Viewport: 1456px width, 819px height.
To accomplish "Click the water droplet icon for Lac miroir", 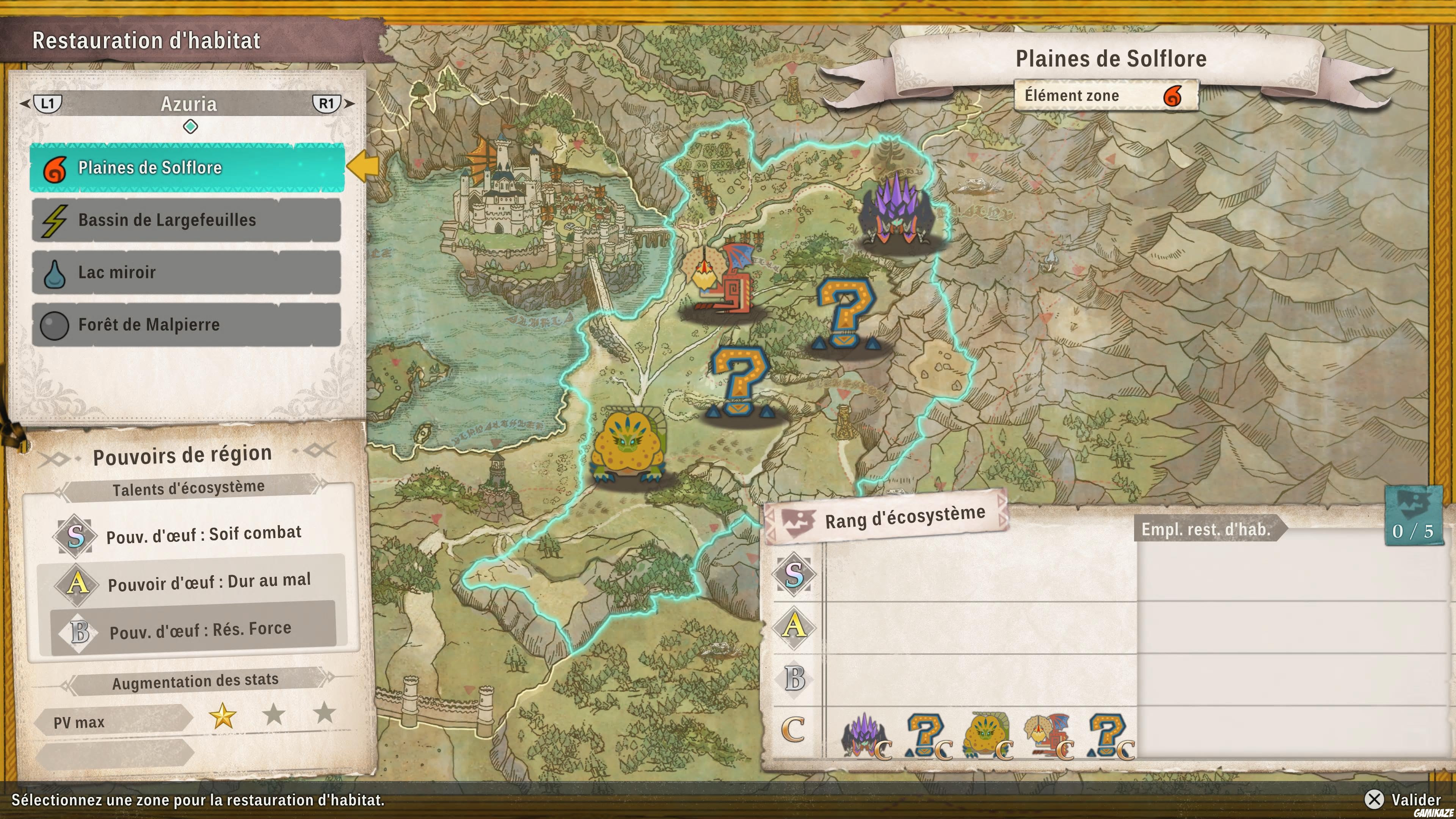I will [x=54, y=273].
